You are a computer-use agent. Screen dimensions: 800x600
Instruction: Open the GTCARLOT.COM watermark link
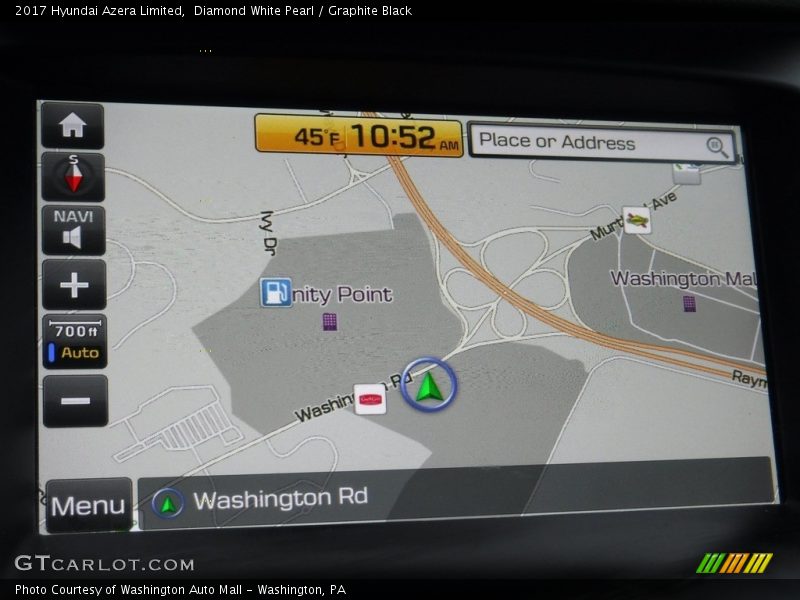click(104, 564)
